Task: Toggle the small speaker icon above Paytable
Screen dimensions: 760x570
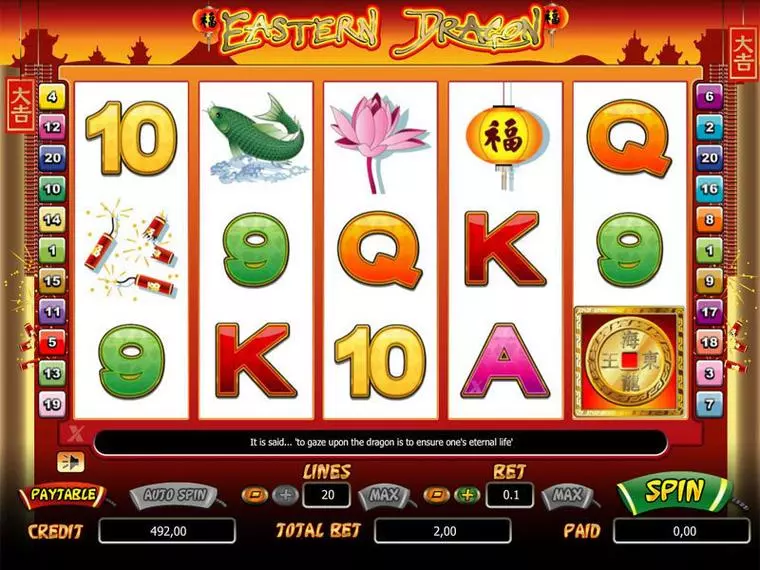Action: [x=70, y=460]
